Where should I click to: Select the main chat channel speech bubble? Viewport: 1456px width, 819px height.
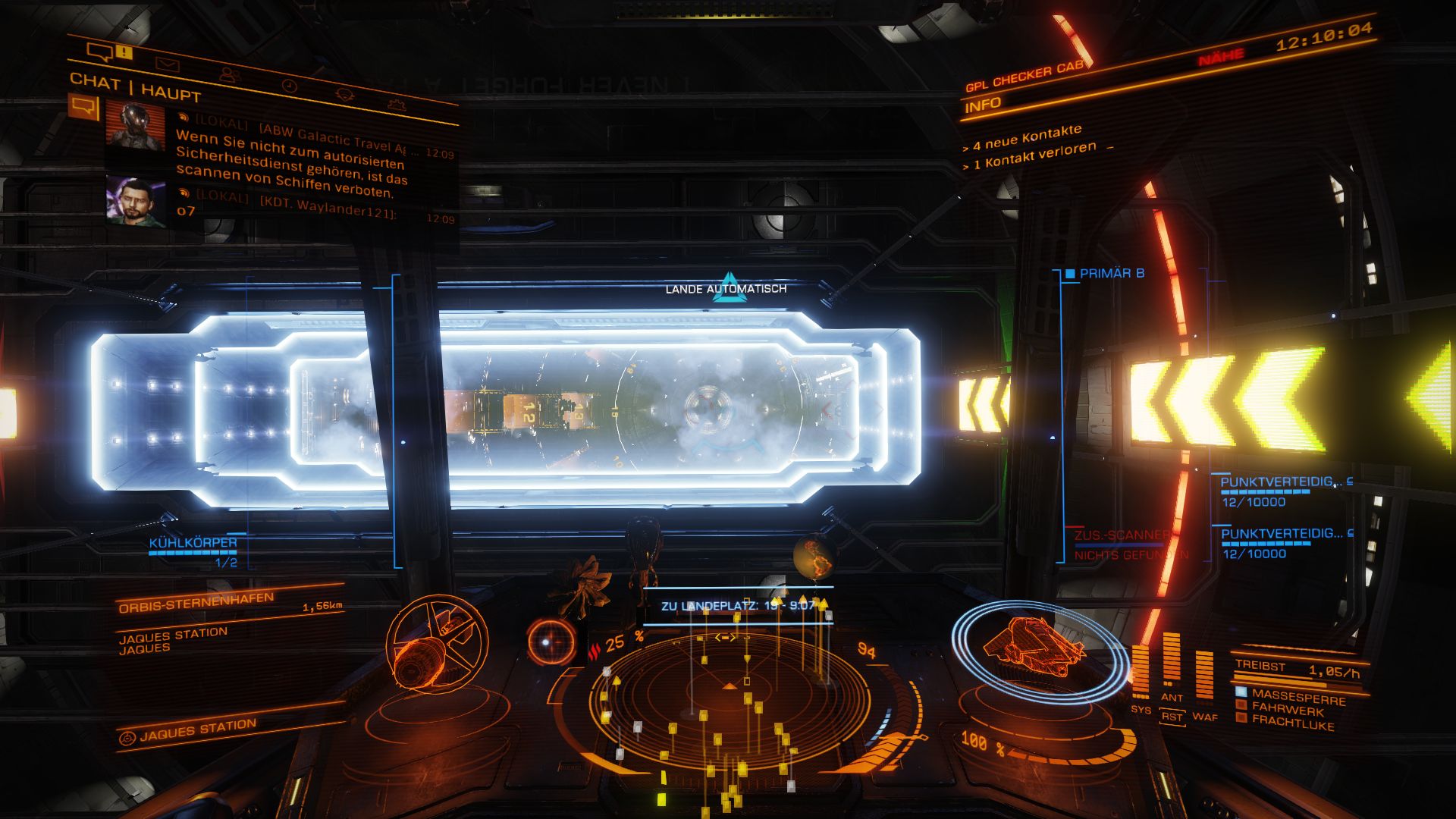83,107
